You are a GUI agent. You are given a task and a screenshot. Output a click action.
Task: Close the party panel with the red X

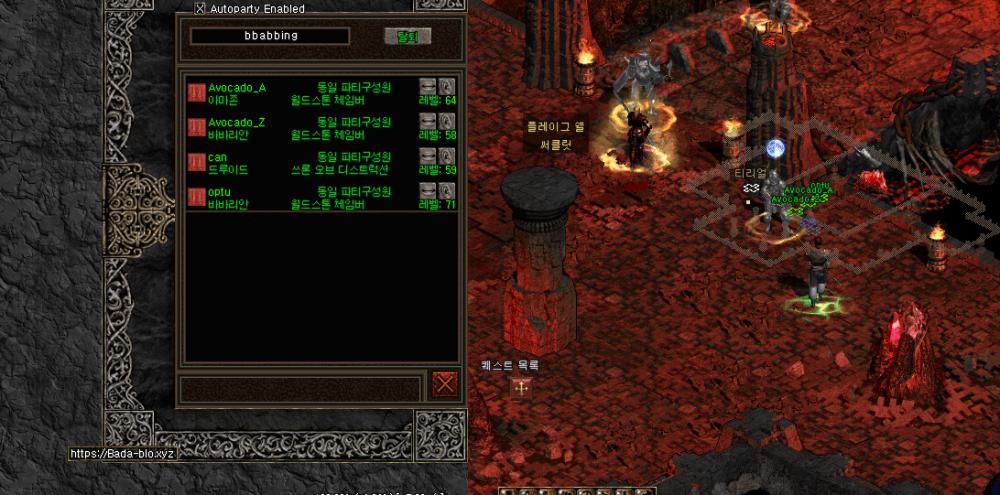click(445, 383)
